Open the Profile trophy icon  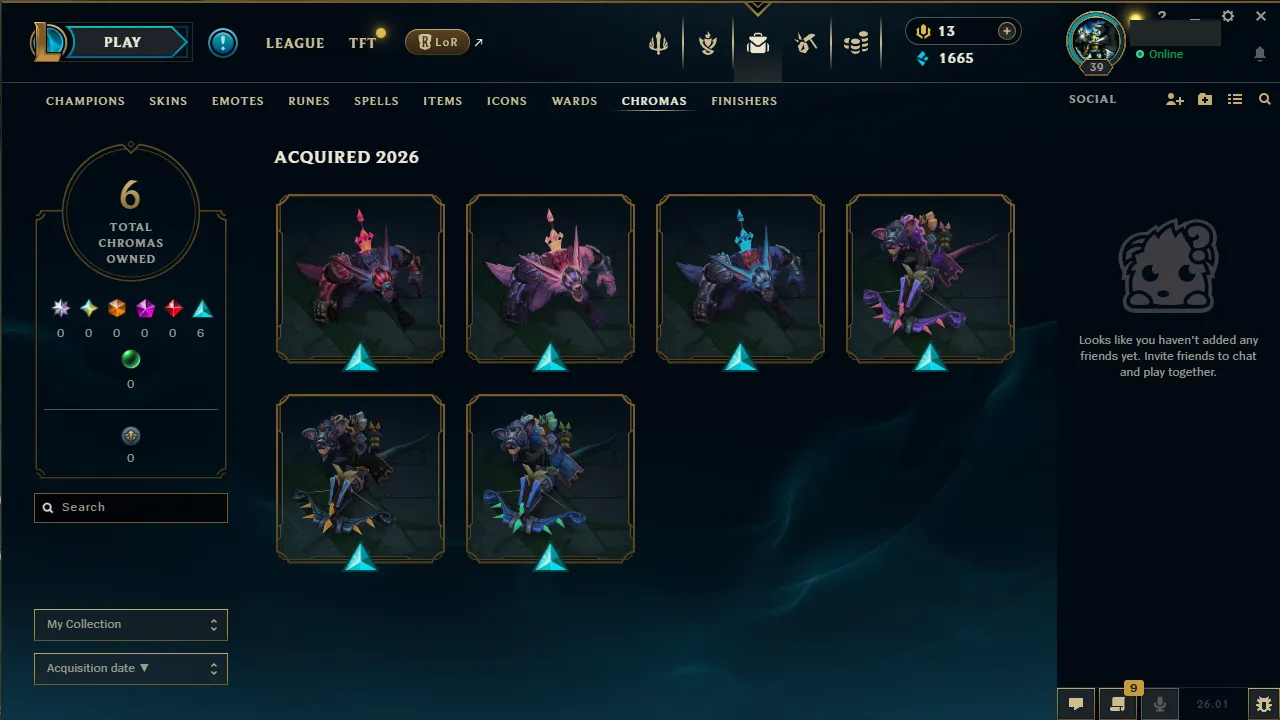[707, 43]
